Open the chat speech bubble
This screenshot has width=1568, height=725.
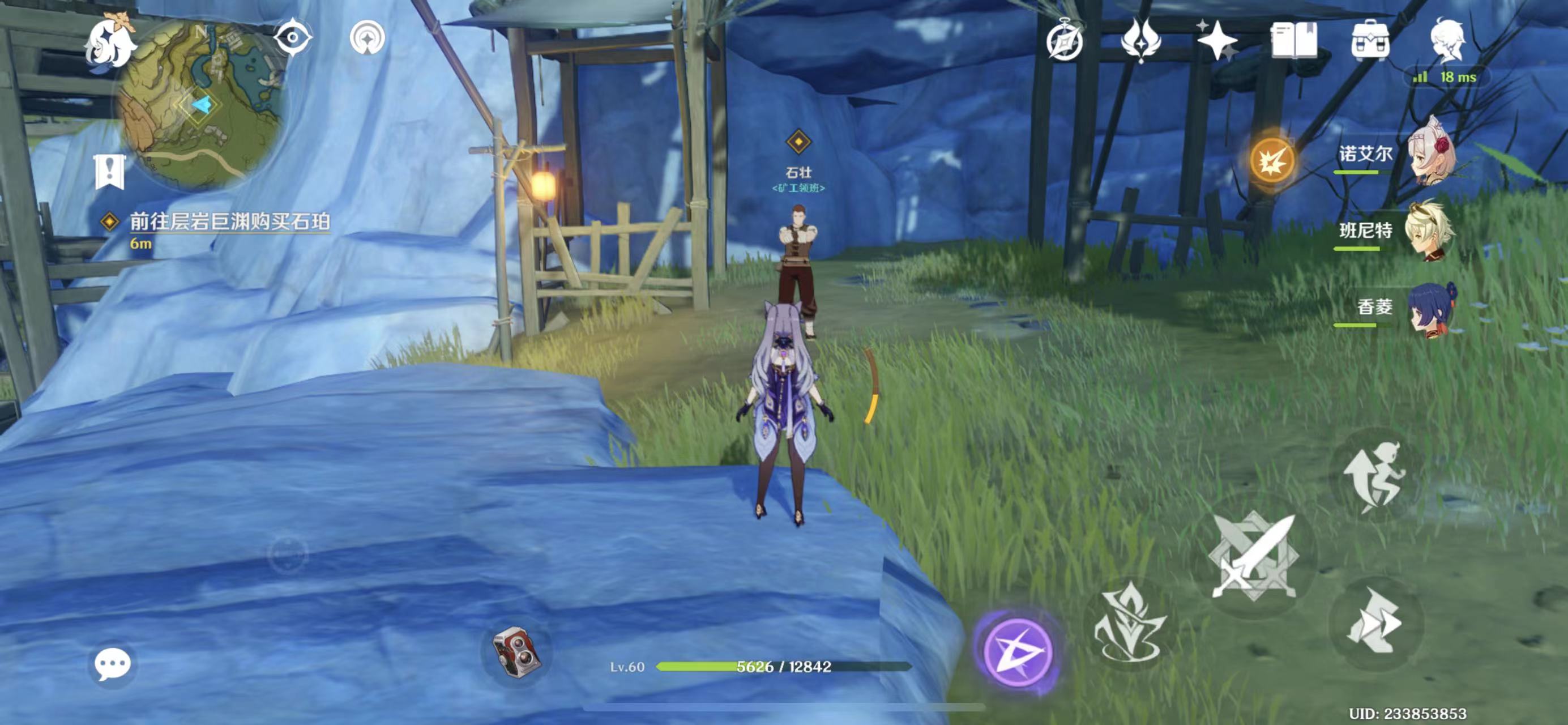tap(113, 663)
